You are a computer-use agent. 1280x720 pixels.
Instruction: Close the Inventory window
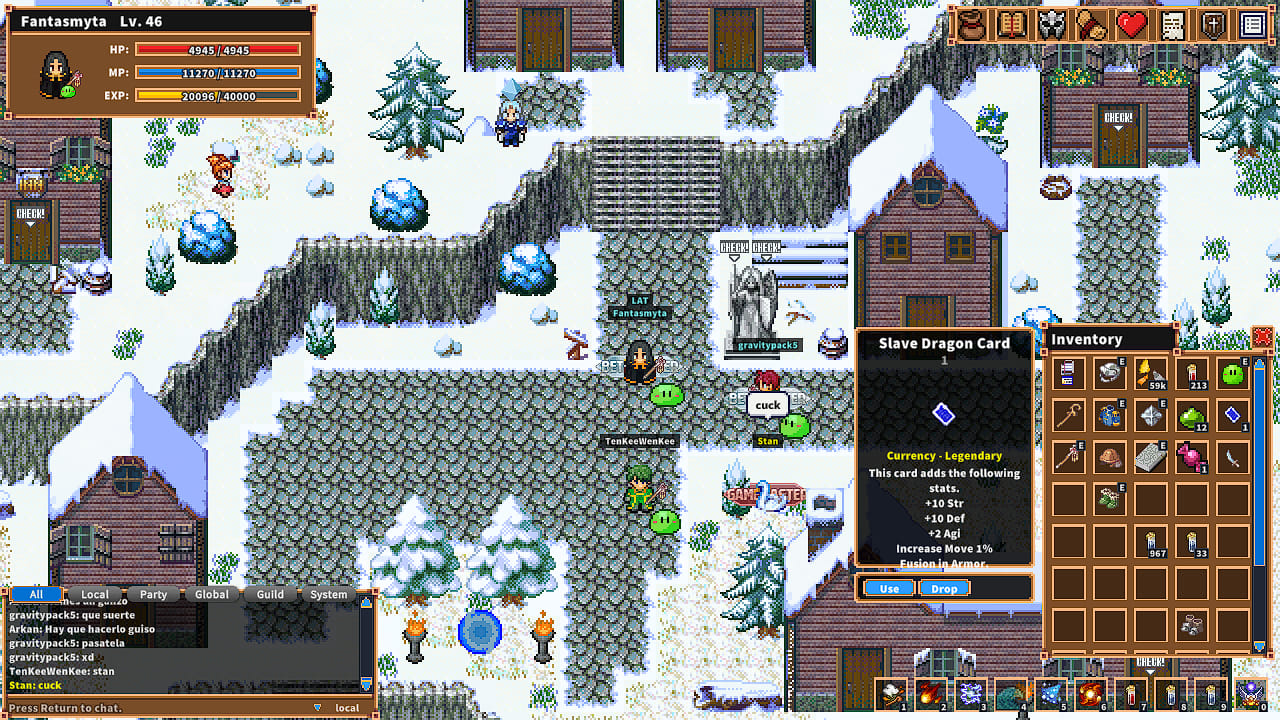tap(1262, 338)
